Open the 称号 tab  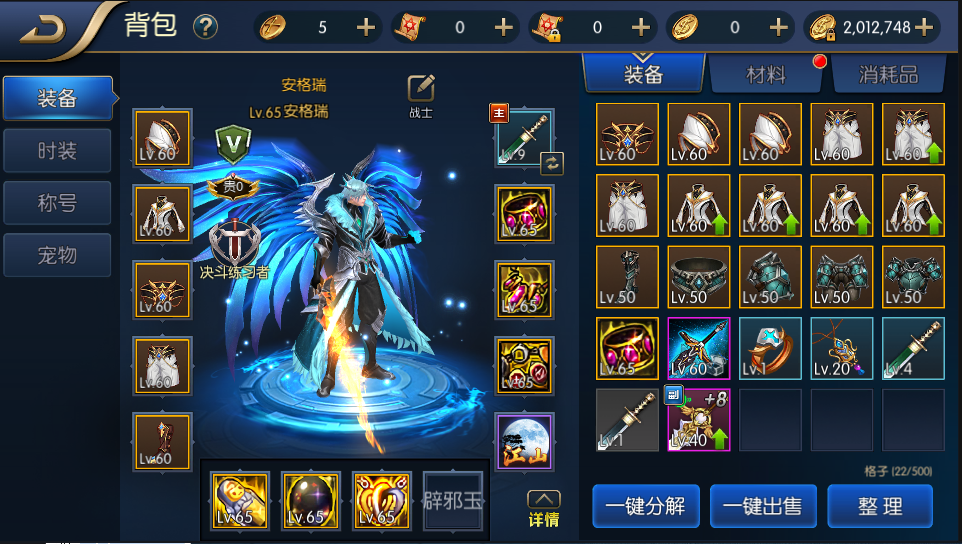(x=57, y=203)
